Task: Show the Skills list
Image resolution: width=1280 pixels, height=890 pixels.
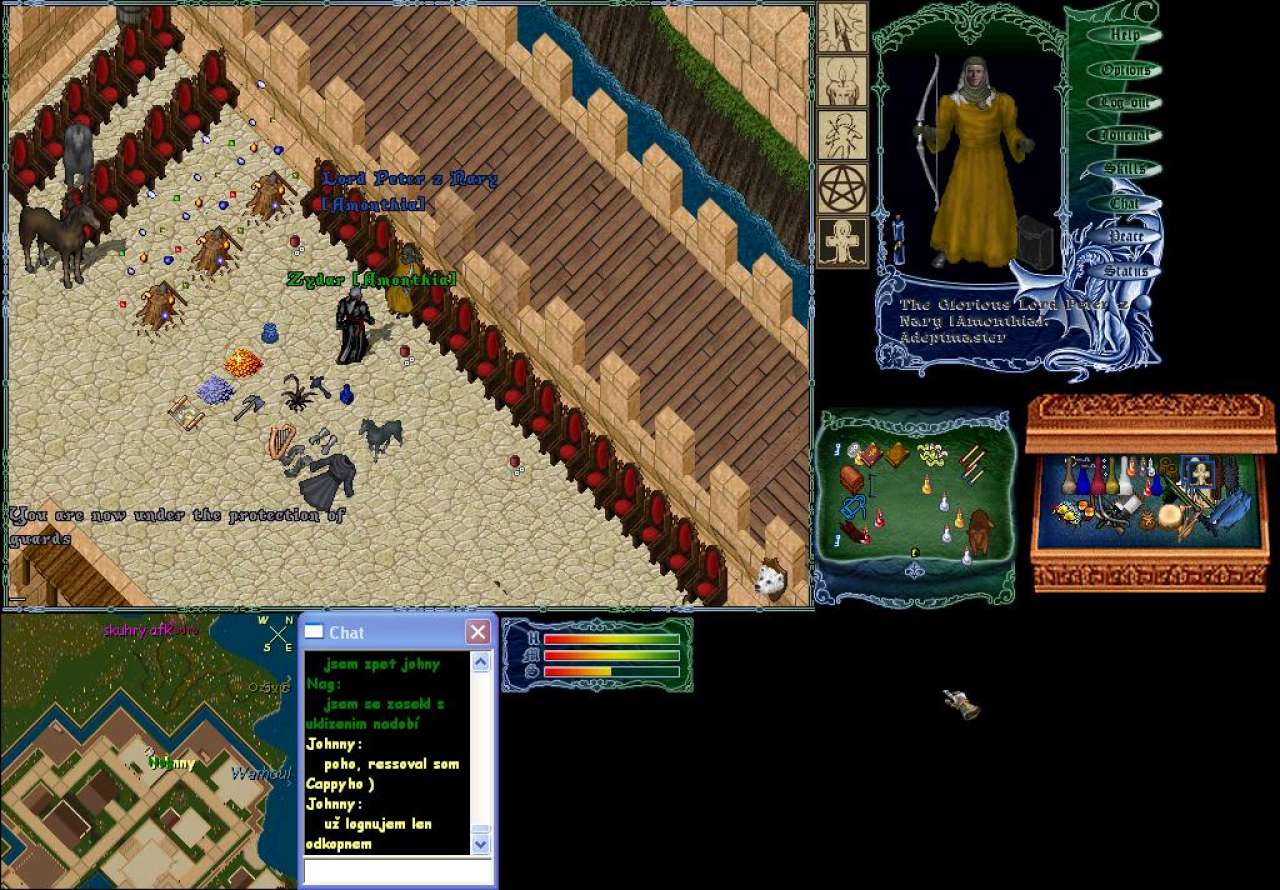Action: coord(1125,169)
